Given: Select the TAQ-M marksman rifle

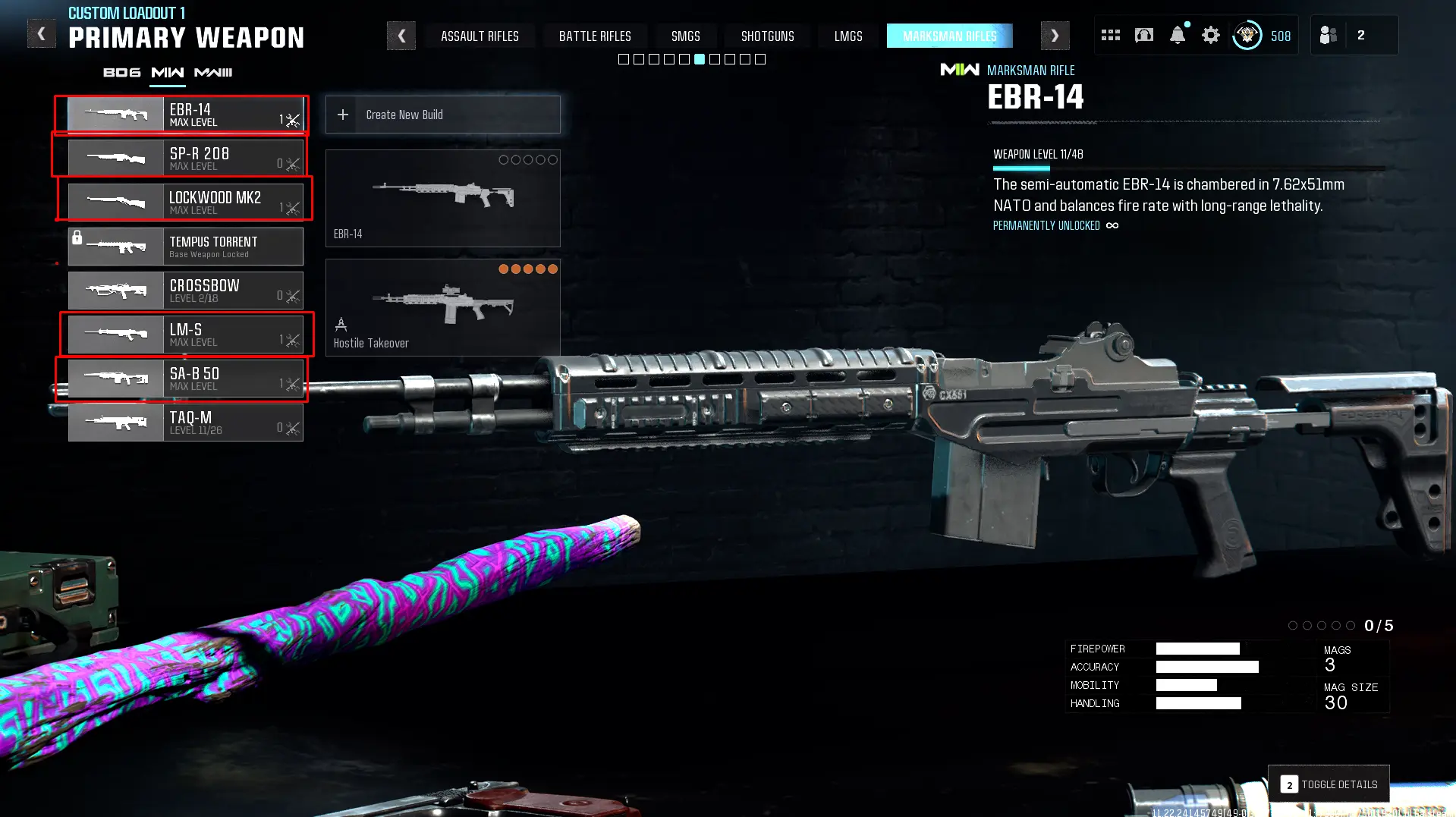Looking at the screenshot, I should 185,423.
